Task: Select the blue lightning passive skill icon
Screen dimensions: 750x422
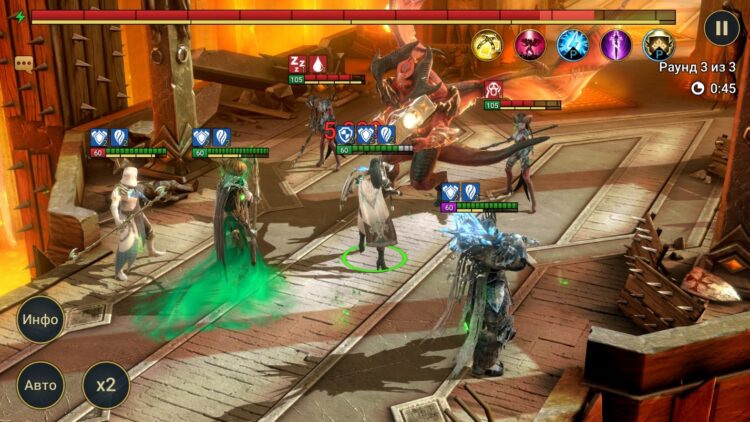Action: point(573,45)
